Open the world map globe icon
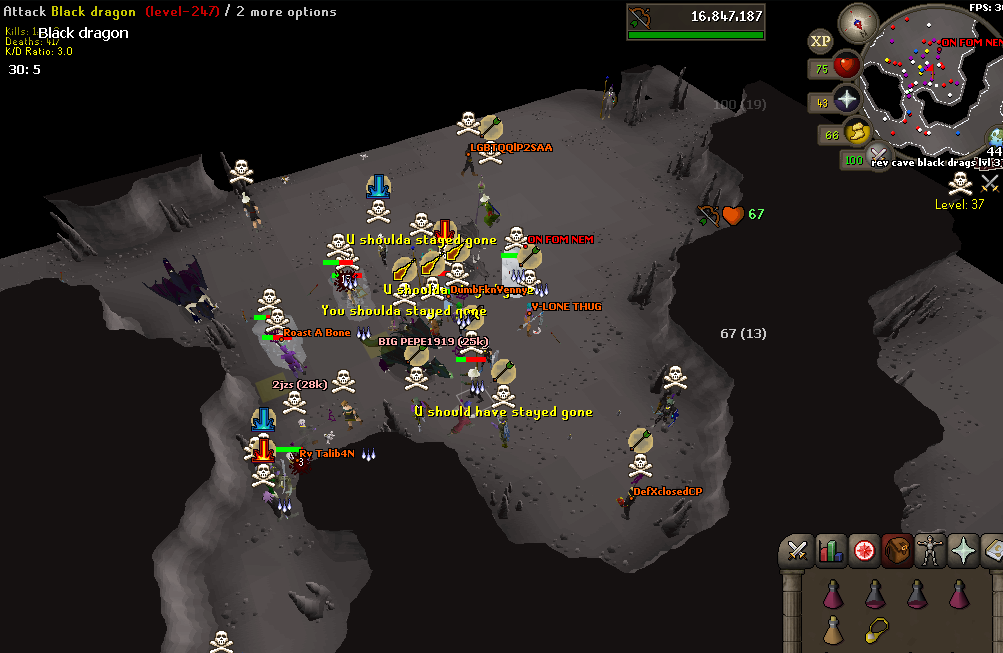Viewport: 1003px width, 653px height. tap(996, 138)
